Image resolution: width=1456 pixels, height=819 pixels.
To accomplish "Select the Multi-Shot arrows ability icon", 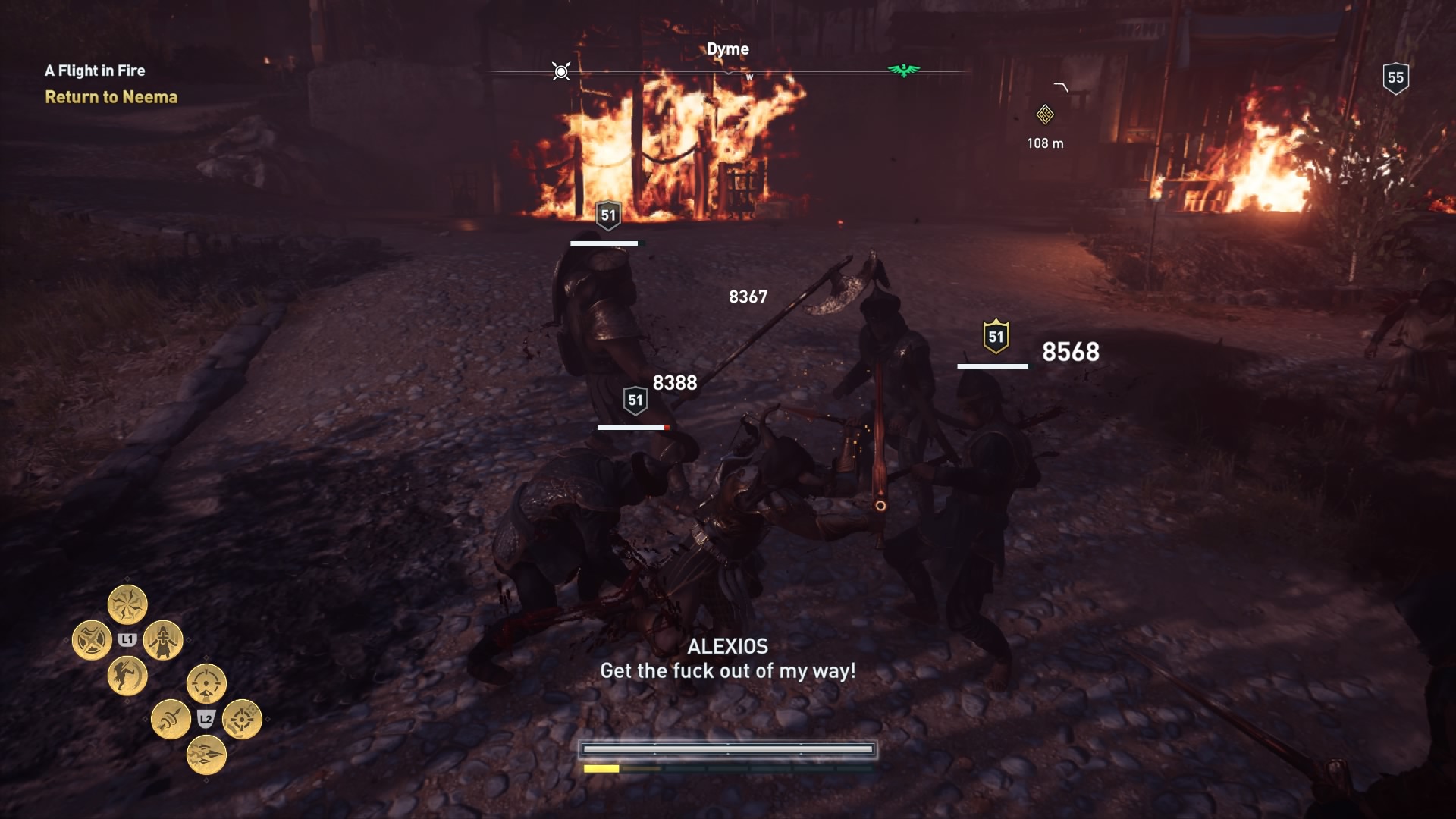I will tap(206, 755).
